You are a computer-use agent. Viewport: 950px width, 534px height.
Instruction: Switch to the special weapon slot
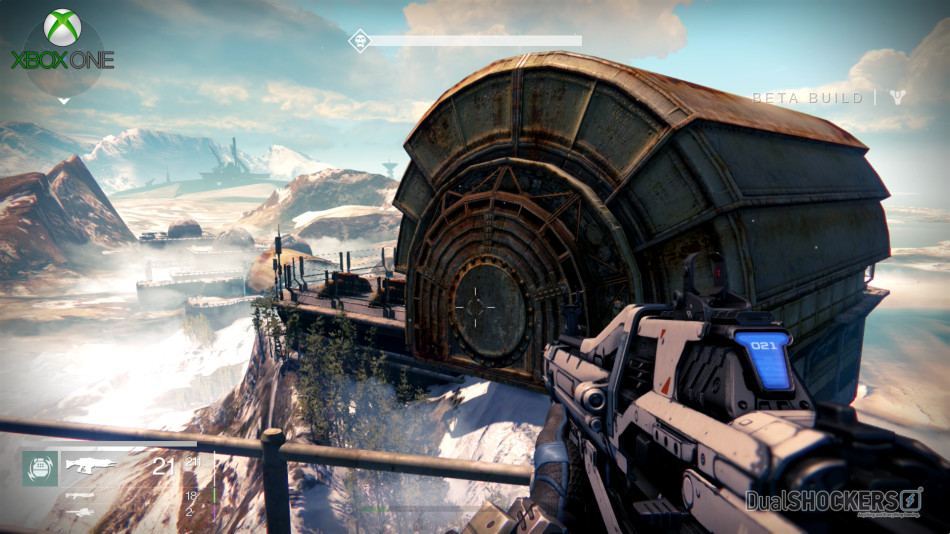[80, 495]
